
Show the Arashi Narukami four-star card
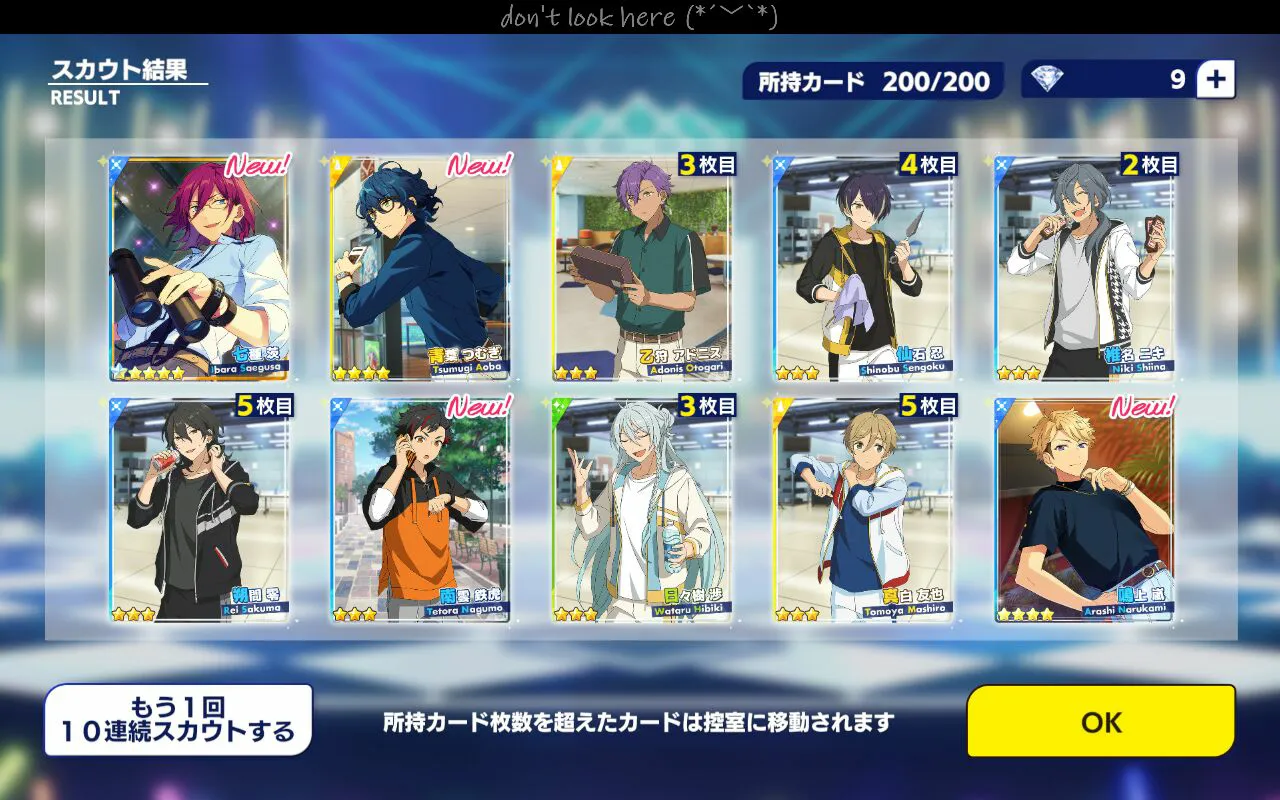point(1085,510)
